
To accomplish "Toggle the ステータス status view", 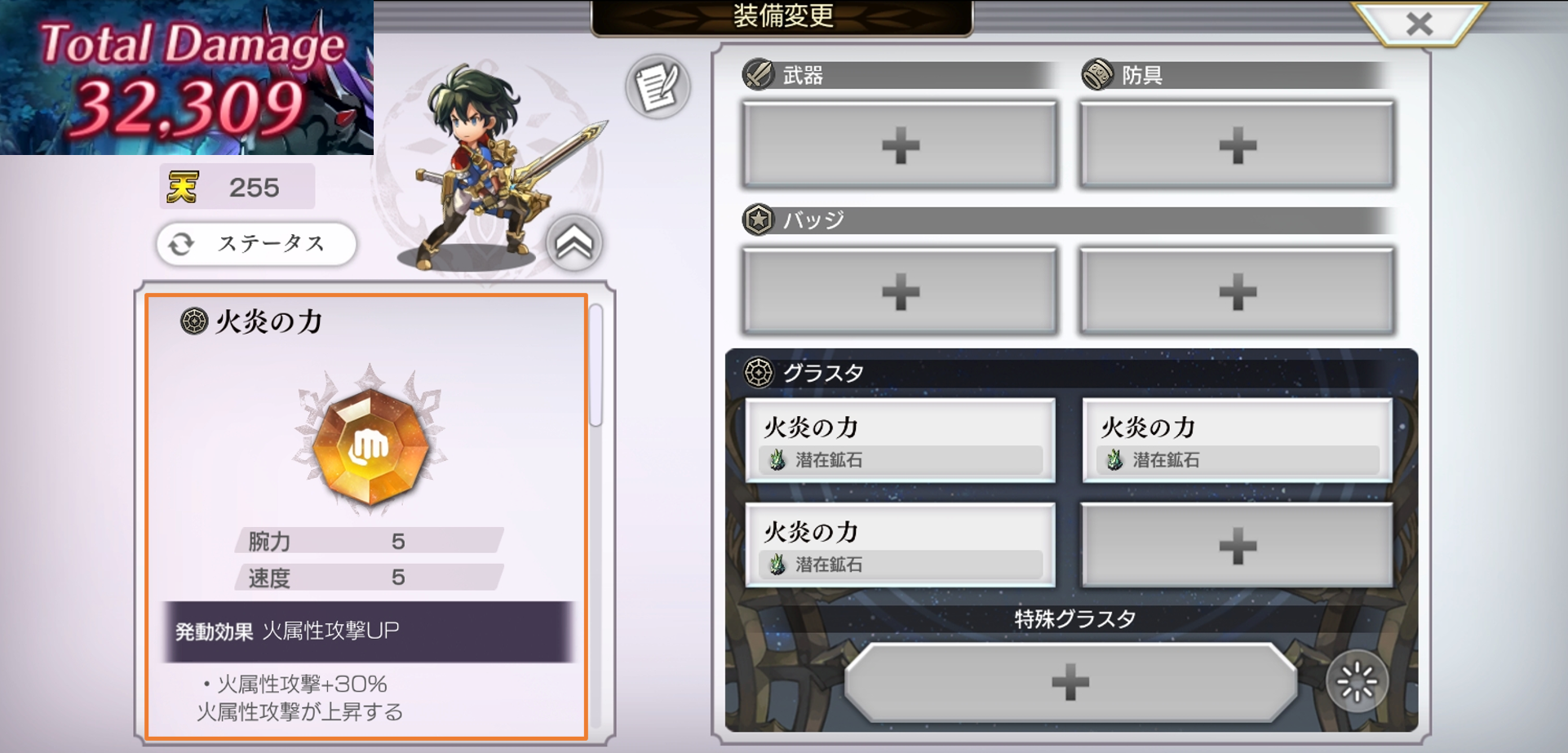I will [256, 244].
